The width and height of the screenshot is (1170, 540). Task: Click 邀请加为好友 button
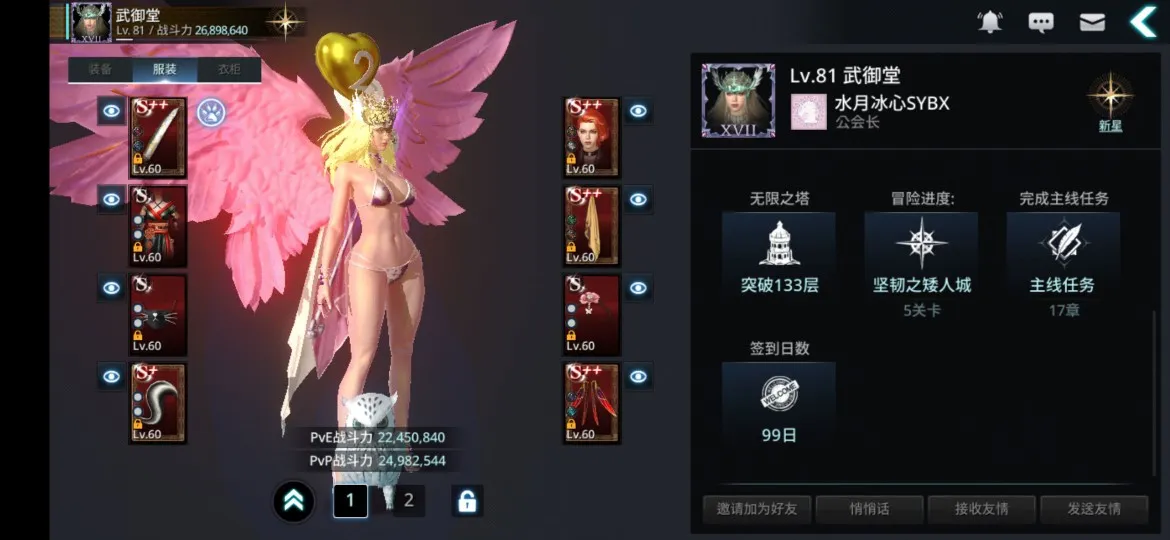[757, 509]
